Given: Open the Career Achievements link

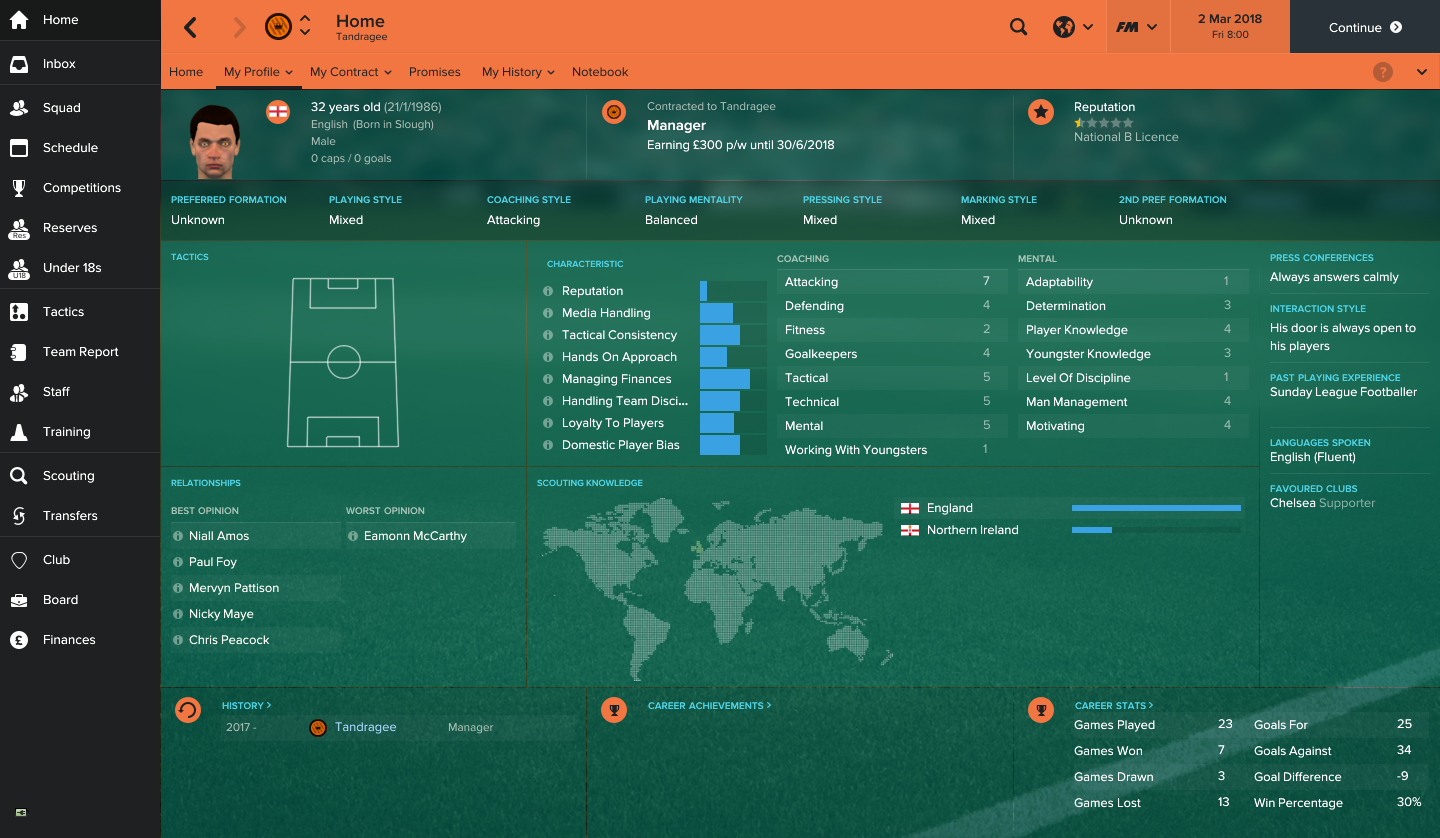Looking at the screenshot, I should (709, 705).
